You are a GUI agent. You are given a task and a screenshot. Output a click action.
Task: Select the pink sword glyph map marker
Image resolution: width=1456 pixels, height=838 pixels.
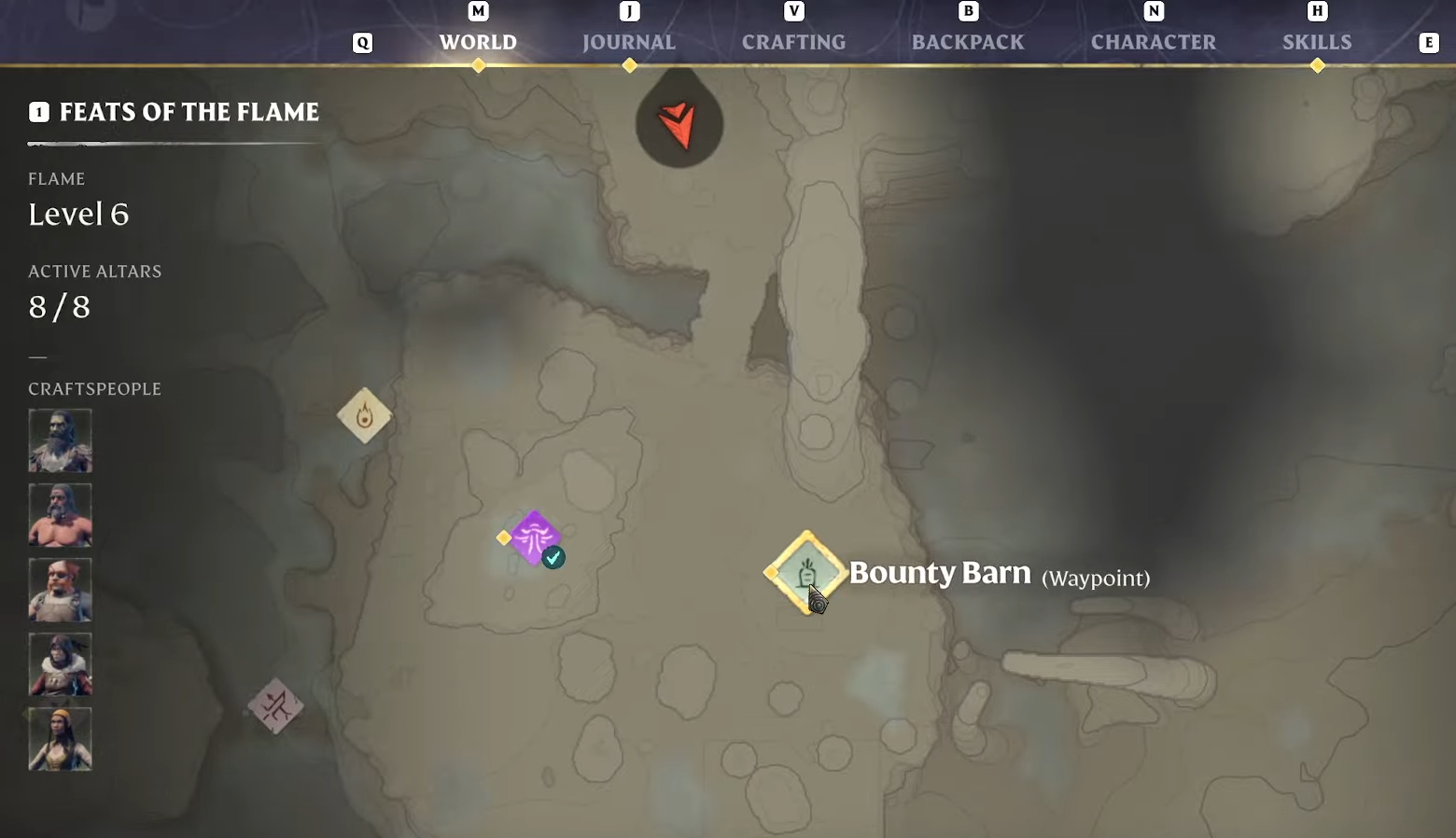coord(276,706)
